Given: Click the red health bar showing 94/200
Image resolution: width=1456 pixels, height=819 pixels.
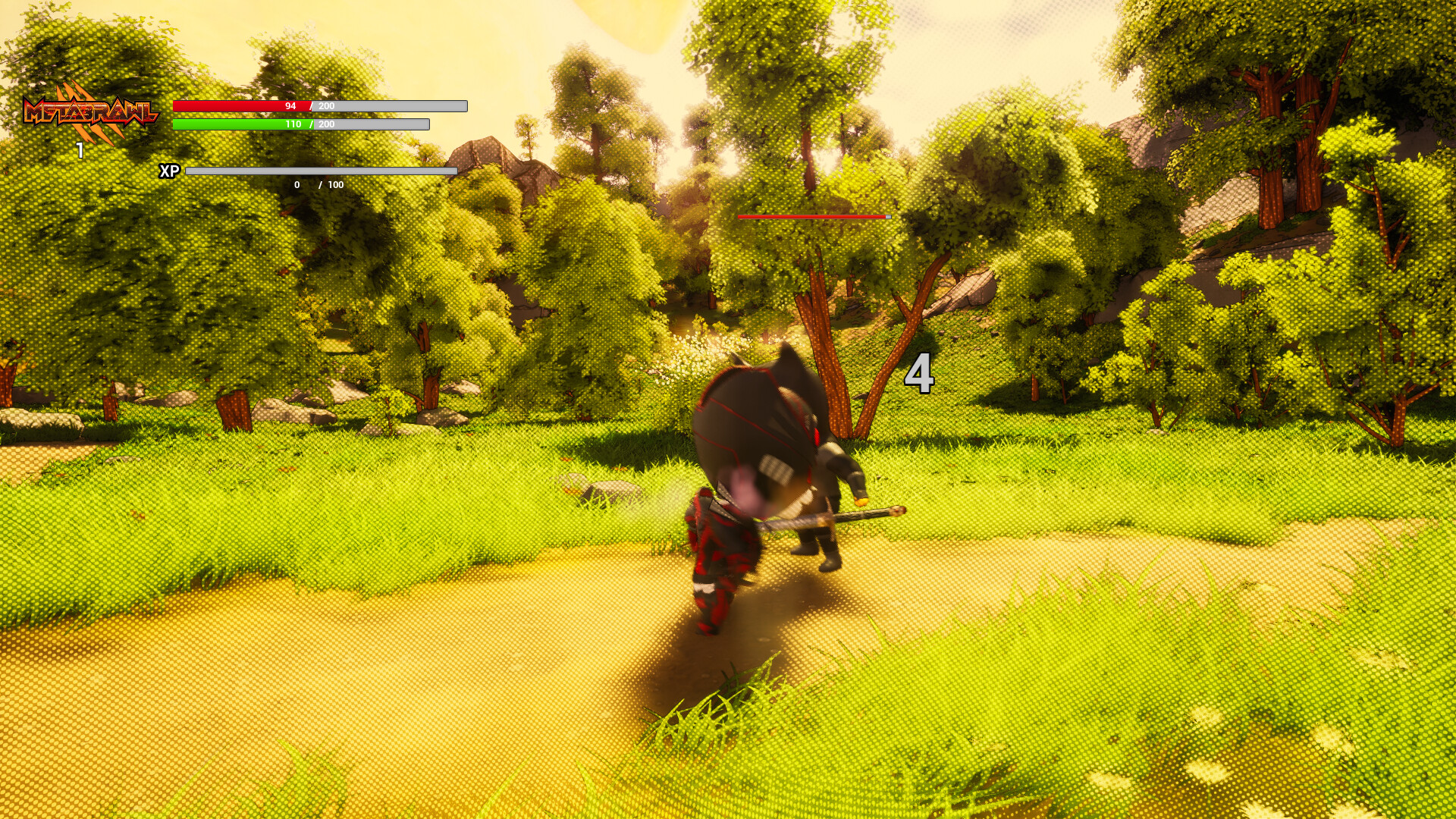Looking at the screenshot, I should (x=243, y=107).
